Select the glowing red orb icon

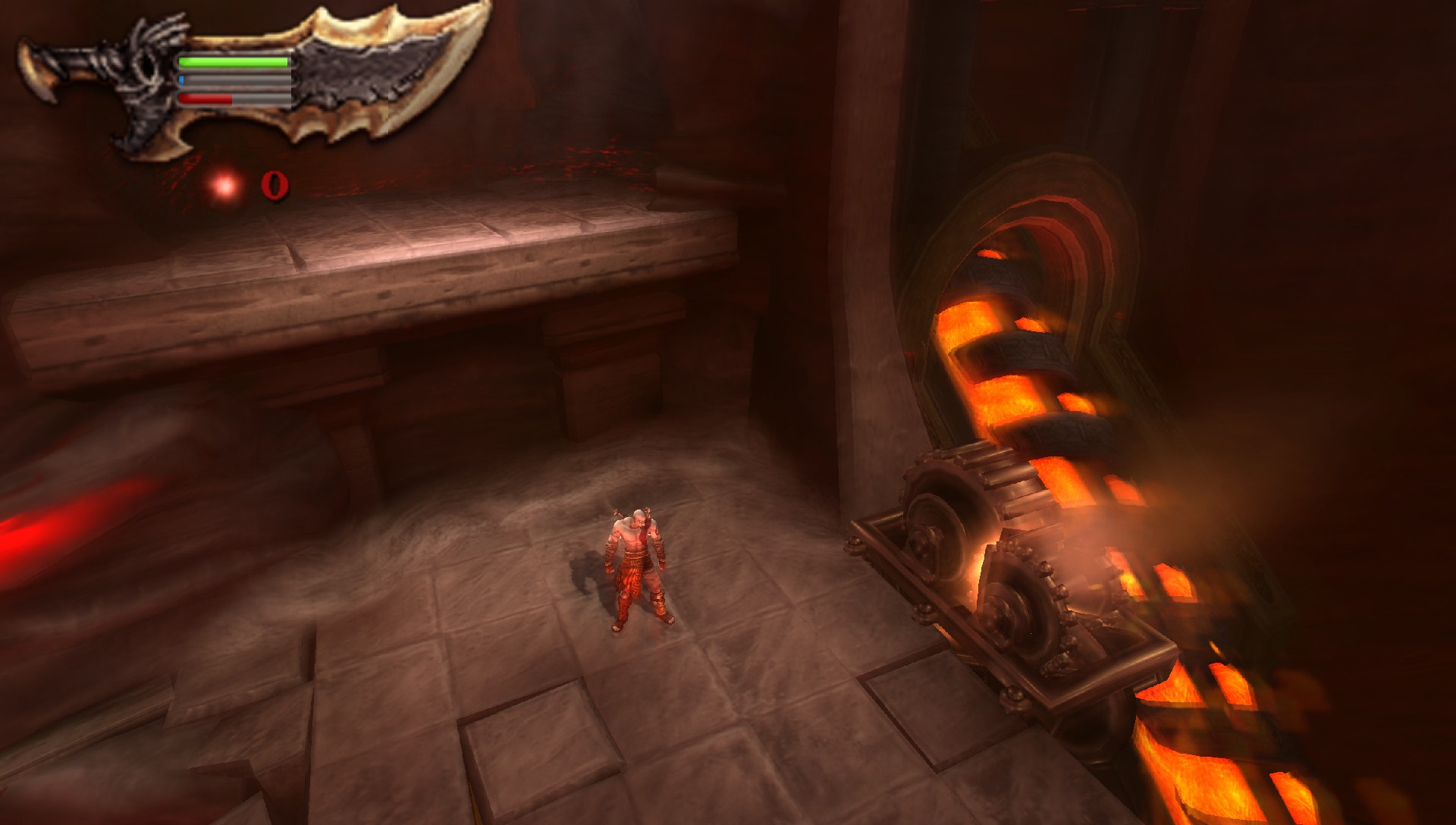[224, 185]
